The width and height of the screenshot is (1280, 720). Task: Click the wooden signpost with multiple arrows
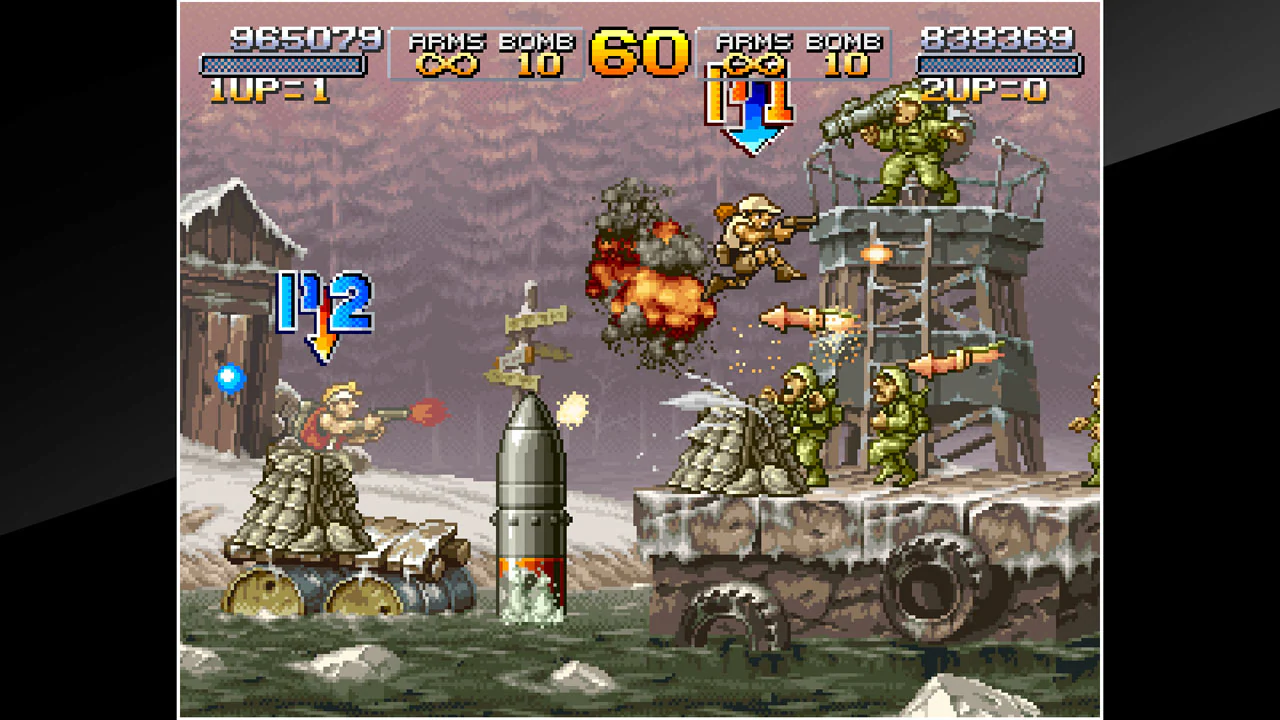pyautogui.click(x=525, y=330)
